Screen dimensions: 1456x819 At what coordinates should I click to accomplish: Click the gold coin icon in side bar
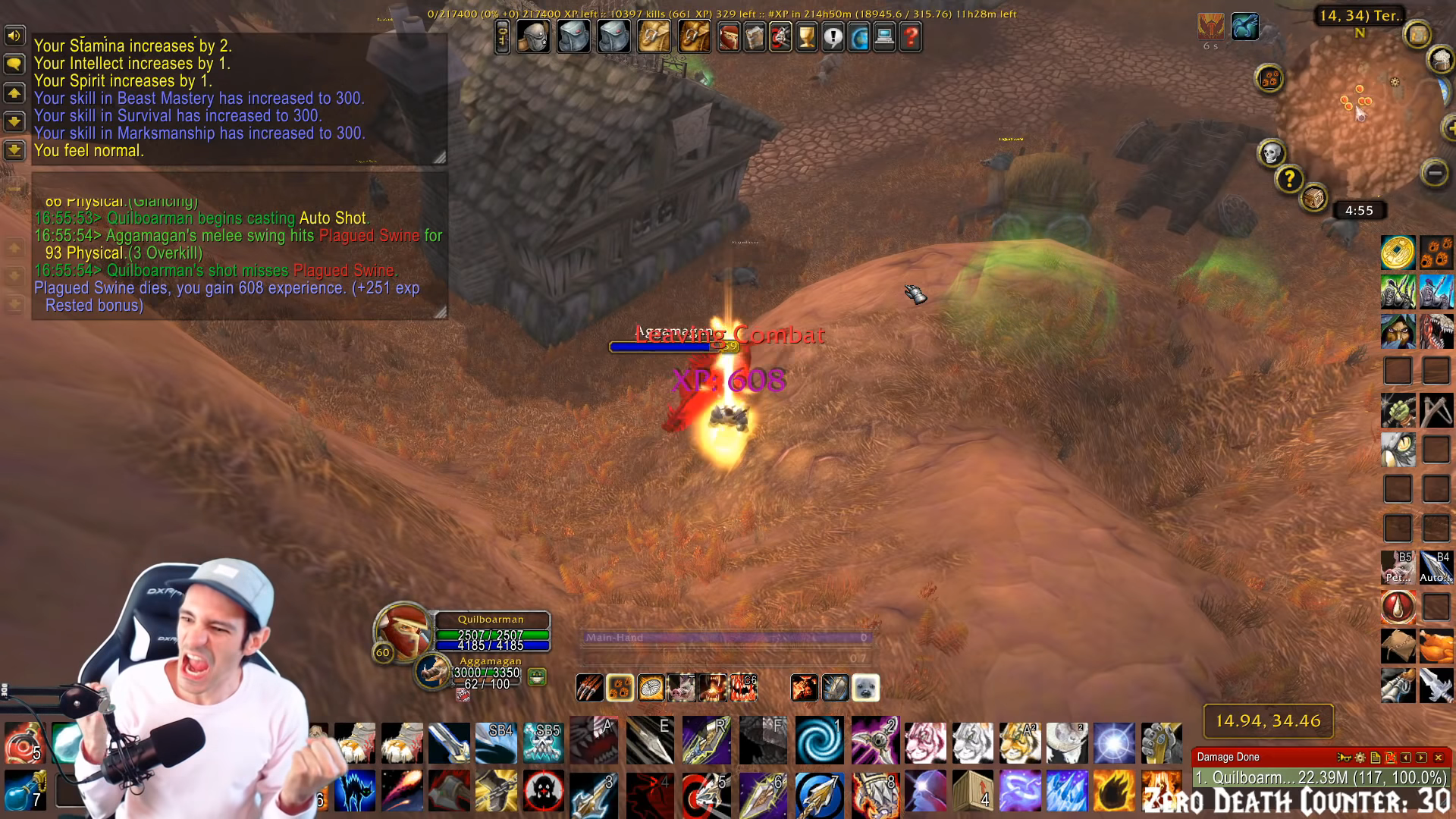pos(1397,253)
